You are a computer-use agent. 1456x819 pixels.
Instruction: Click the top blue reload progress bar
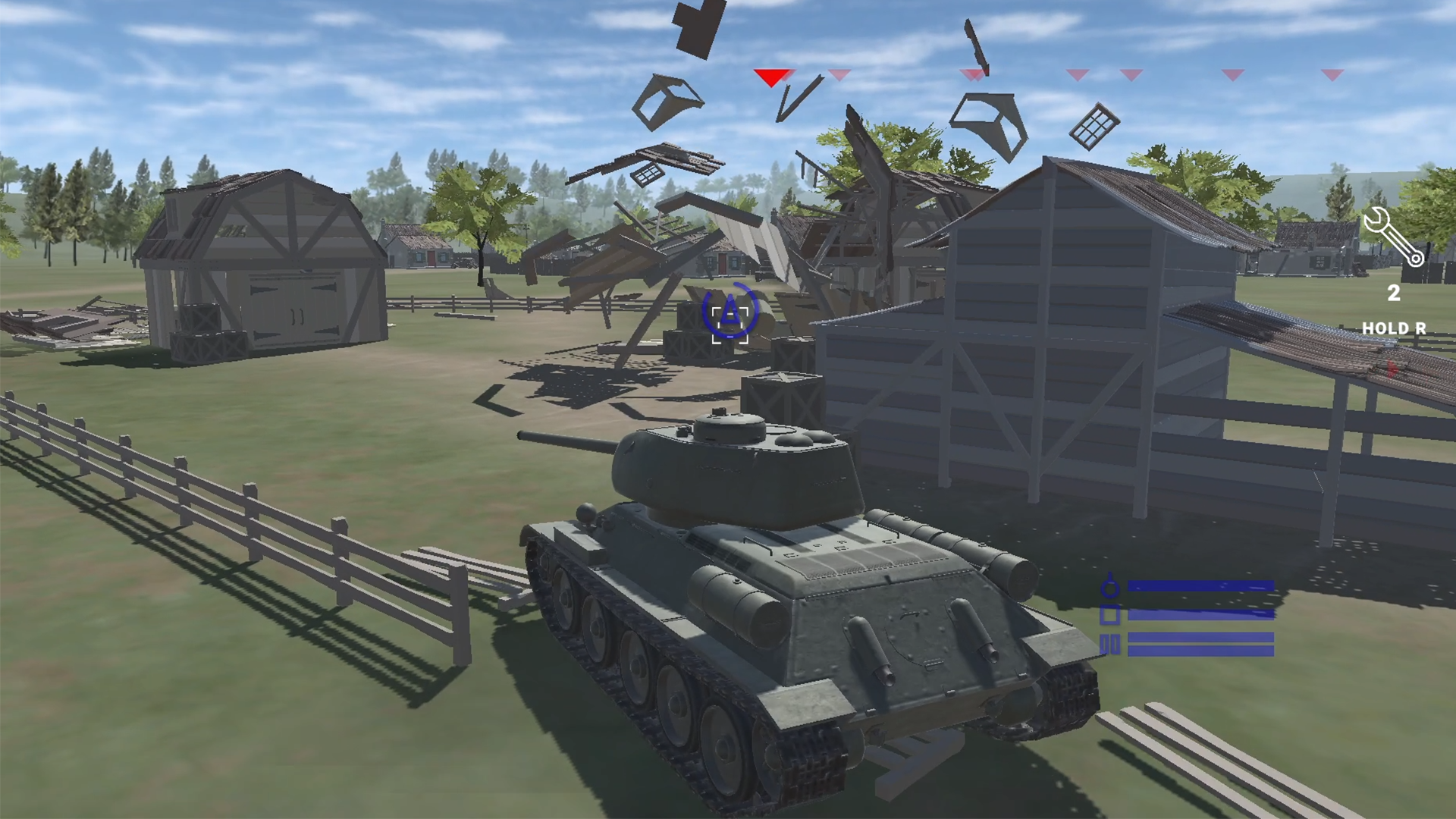pos(1200,585)
